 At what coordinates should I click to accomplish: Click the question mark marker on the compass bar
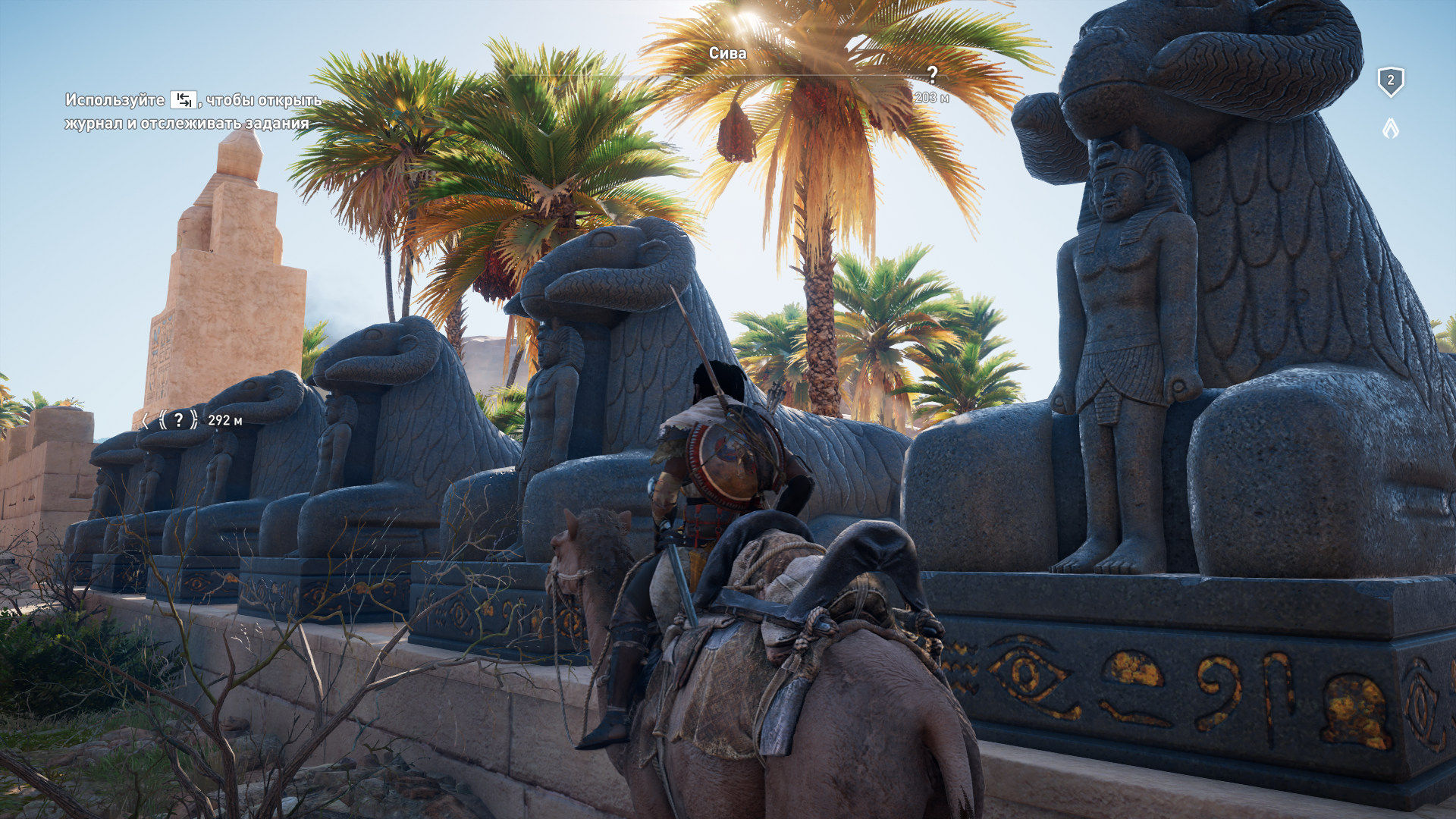(x=932, y=74)
